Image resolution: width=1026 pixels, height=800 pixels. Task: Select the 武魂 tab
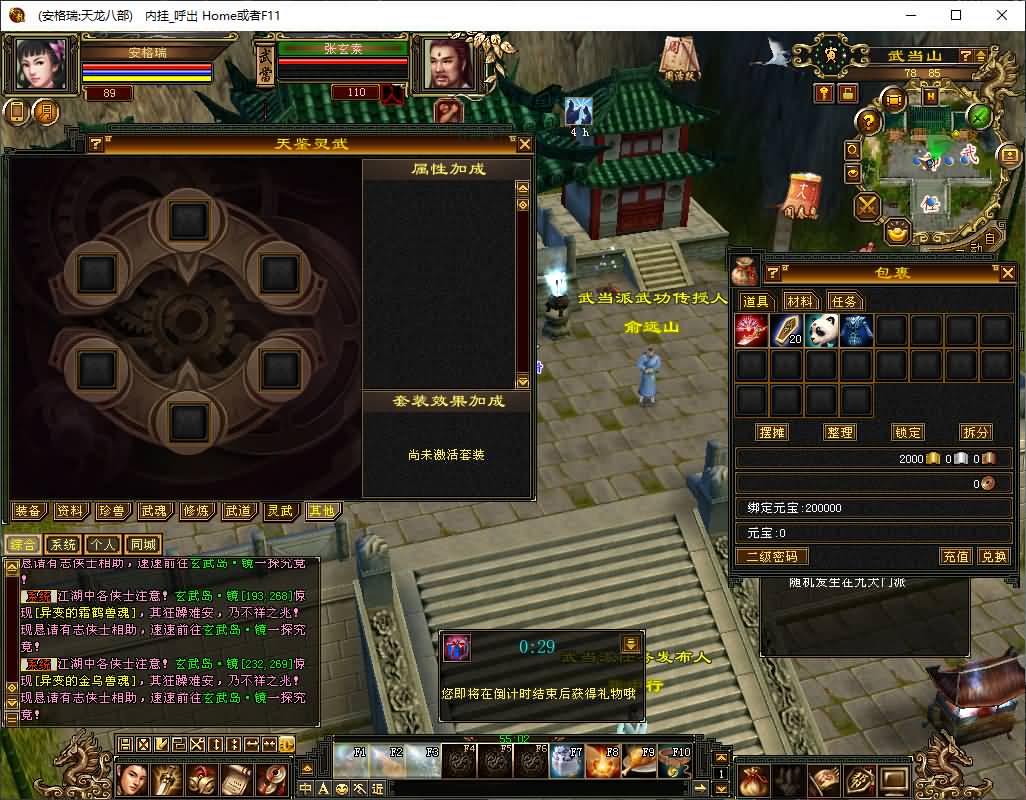pyautogui.click(x=154, y=511)
